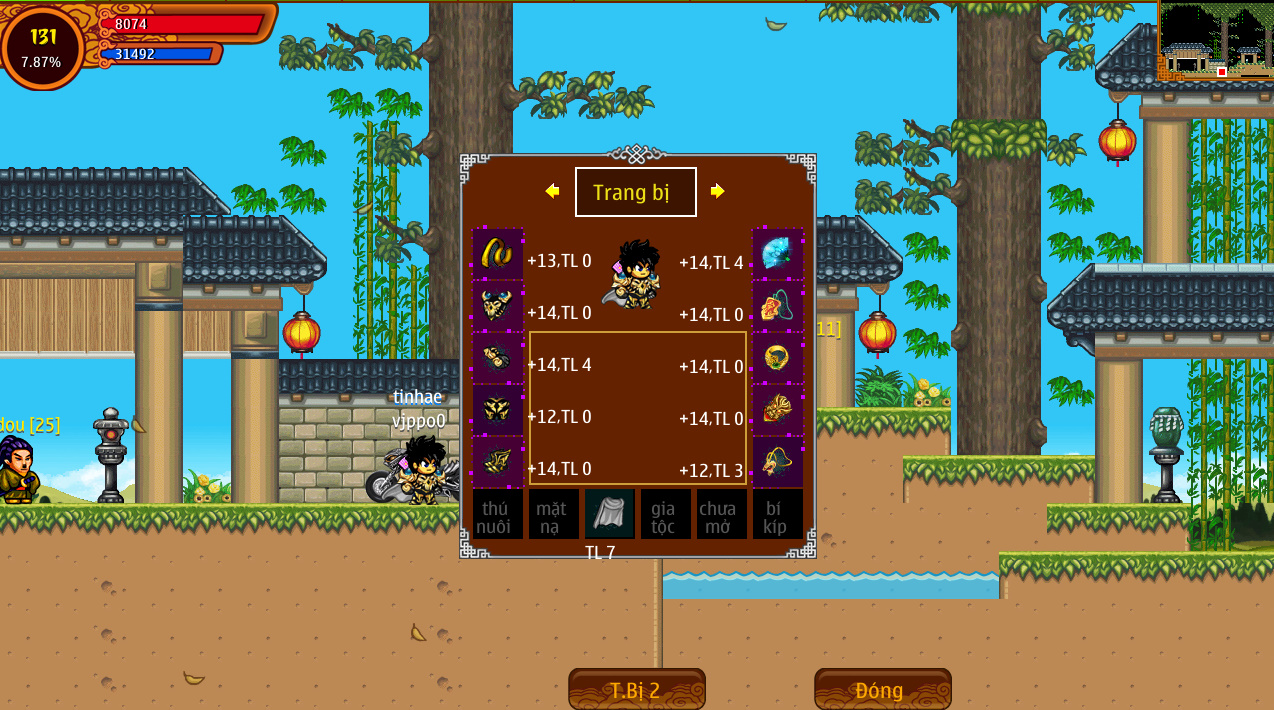The image size is (1274, 710).
Task: Switch to equipment set T.Bị 2
Action: (x=636, y=690)
